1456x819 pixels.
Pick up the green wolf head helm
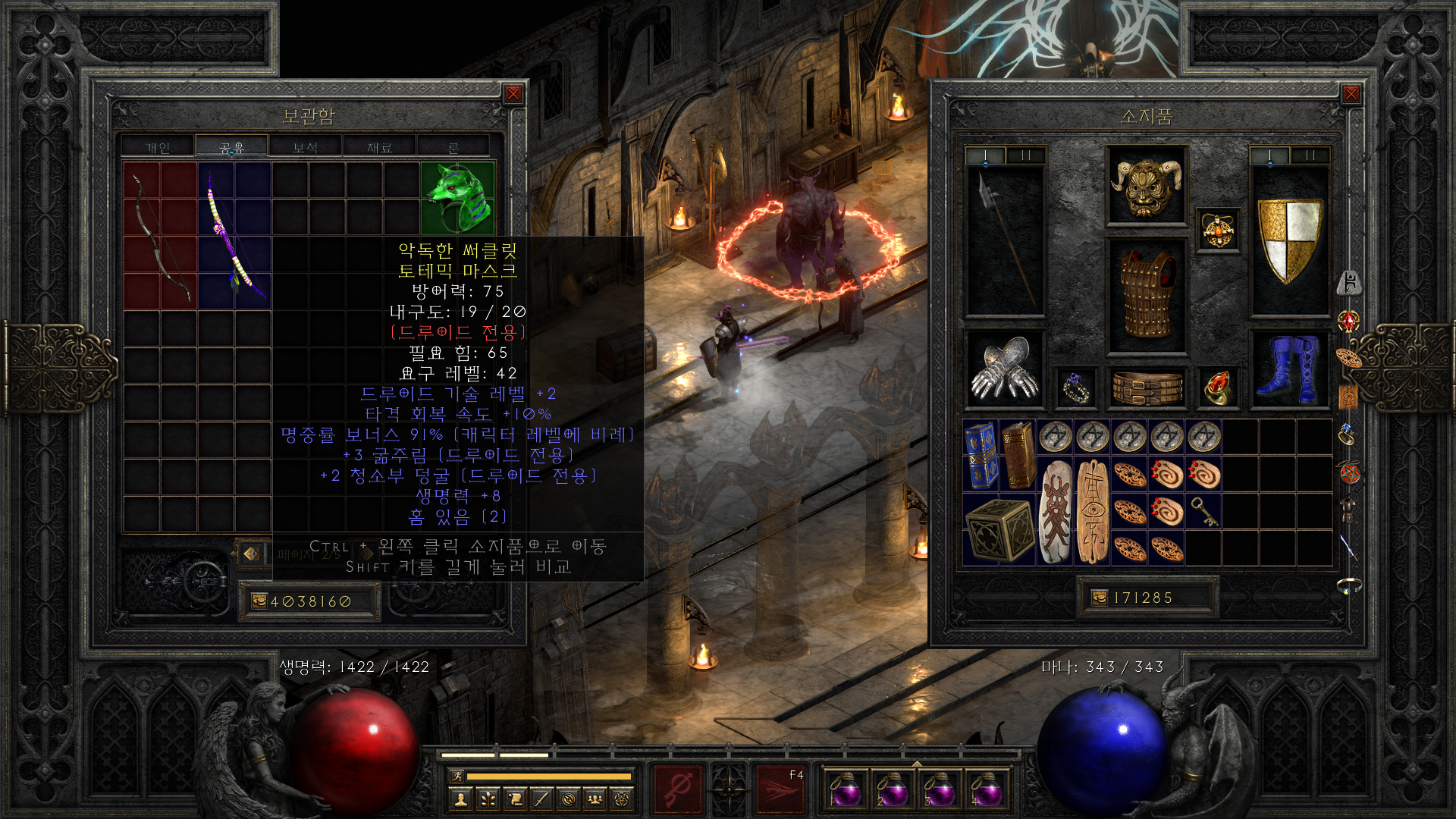tap(457, 197)
